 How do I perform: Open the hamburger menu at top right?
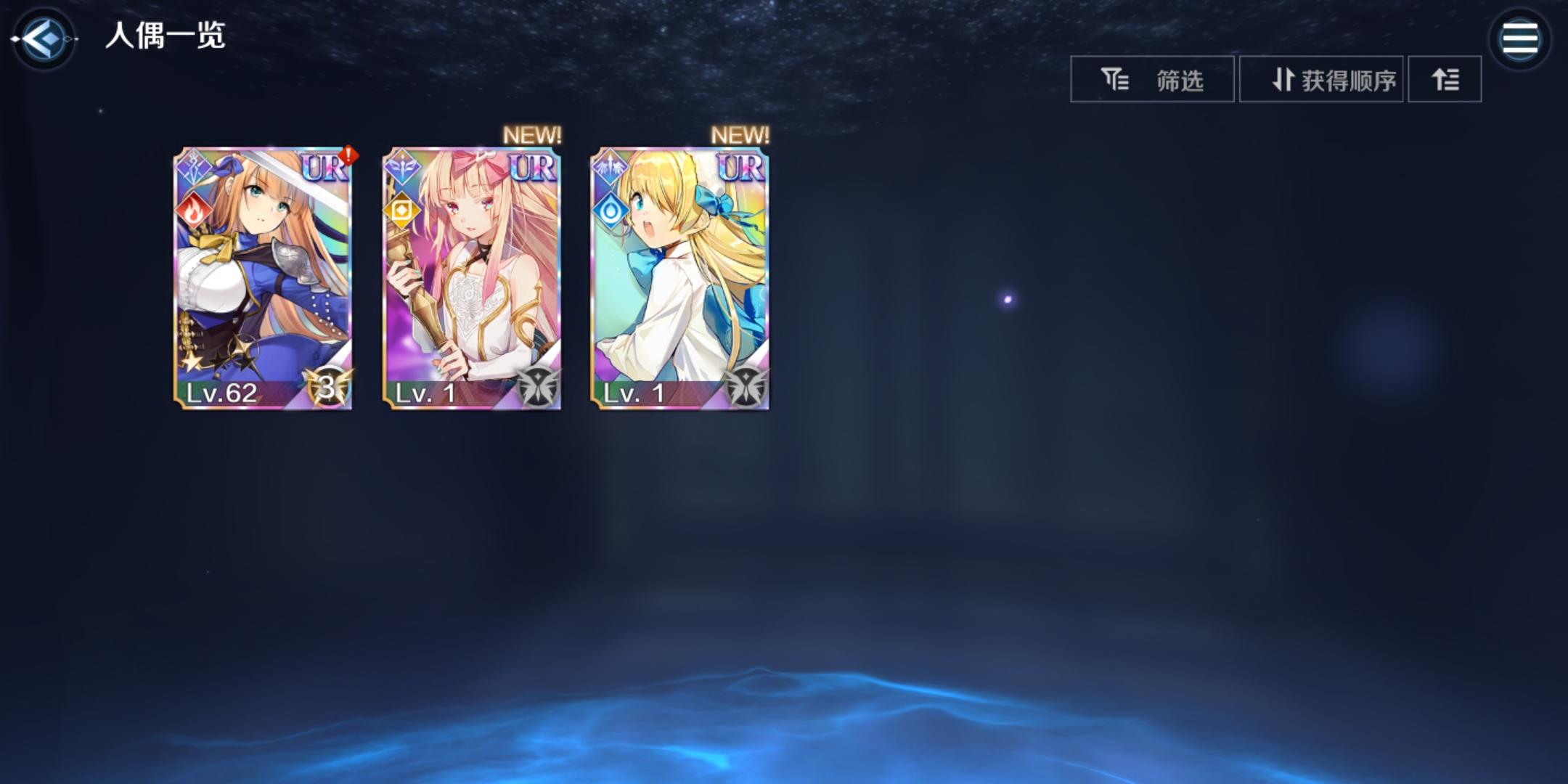(1521, 38)
